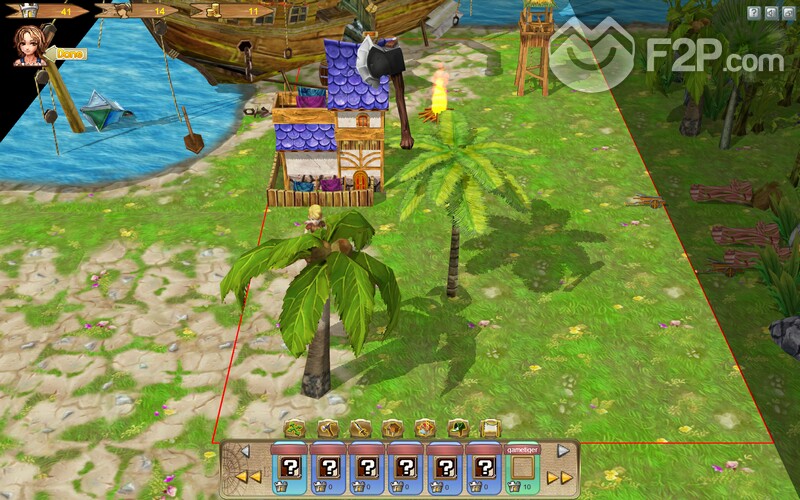The height and width of the screenshot is (500, 800).
Task: Choose the sword category tab
Action: (x=360, y=429)
